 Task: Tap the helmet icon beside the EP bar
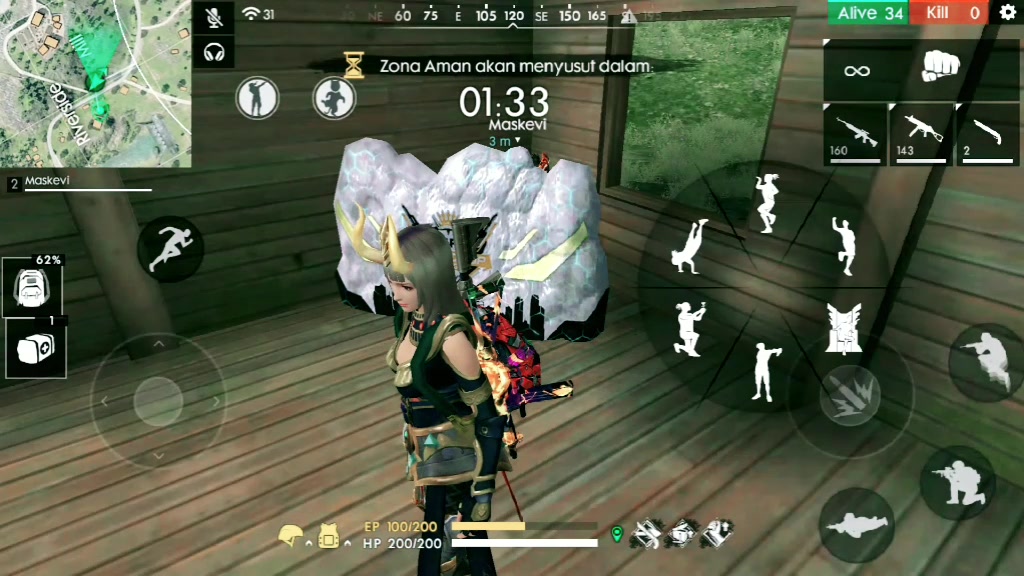291,537
